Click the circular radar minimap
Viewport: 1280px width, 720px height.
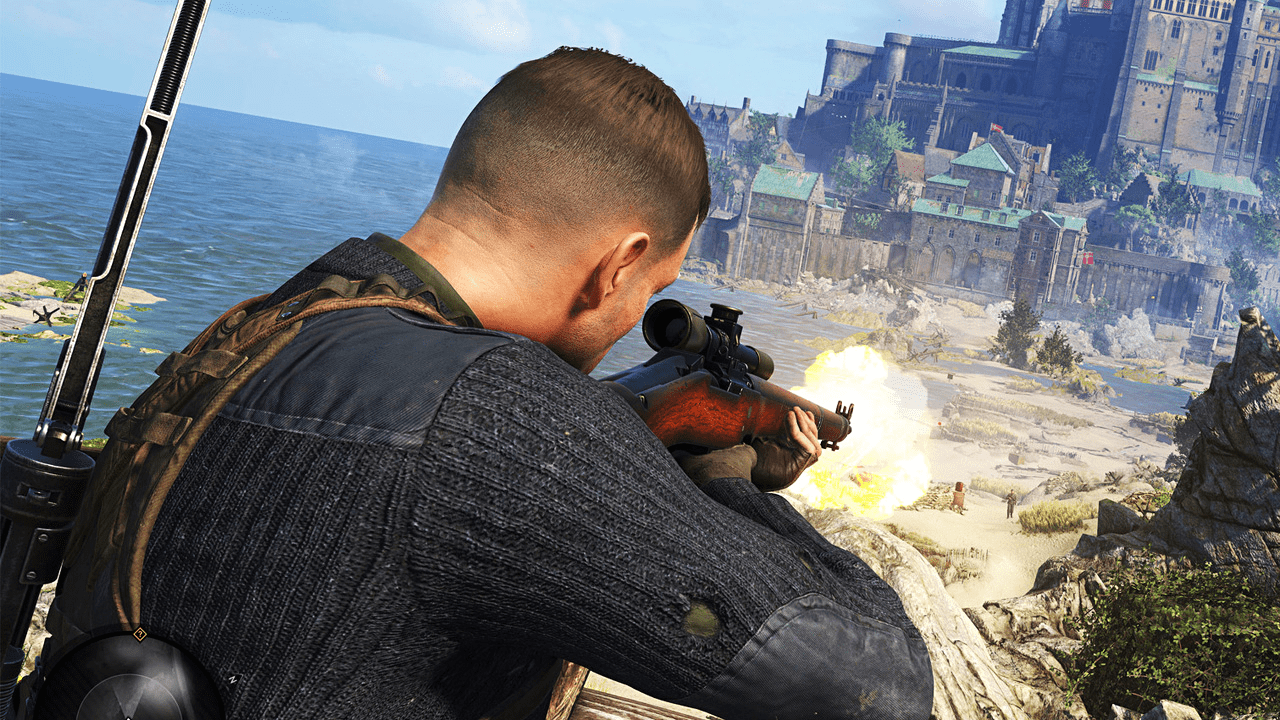click(x=128, y=683)
